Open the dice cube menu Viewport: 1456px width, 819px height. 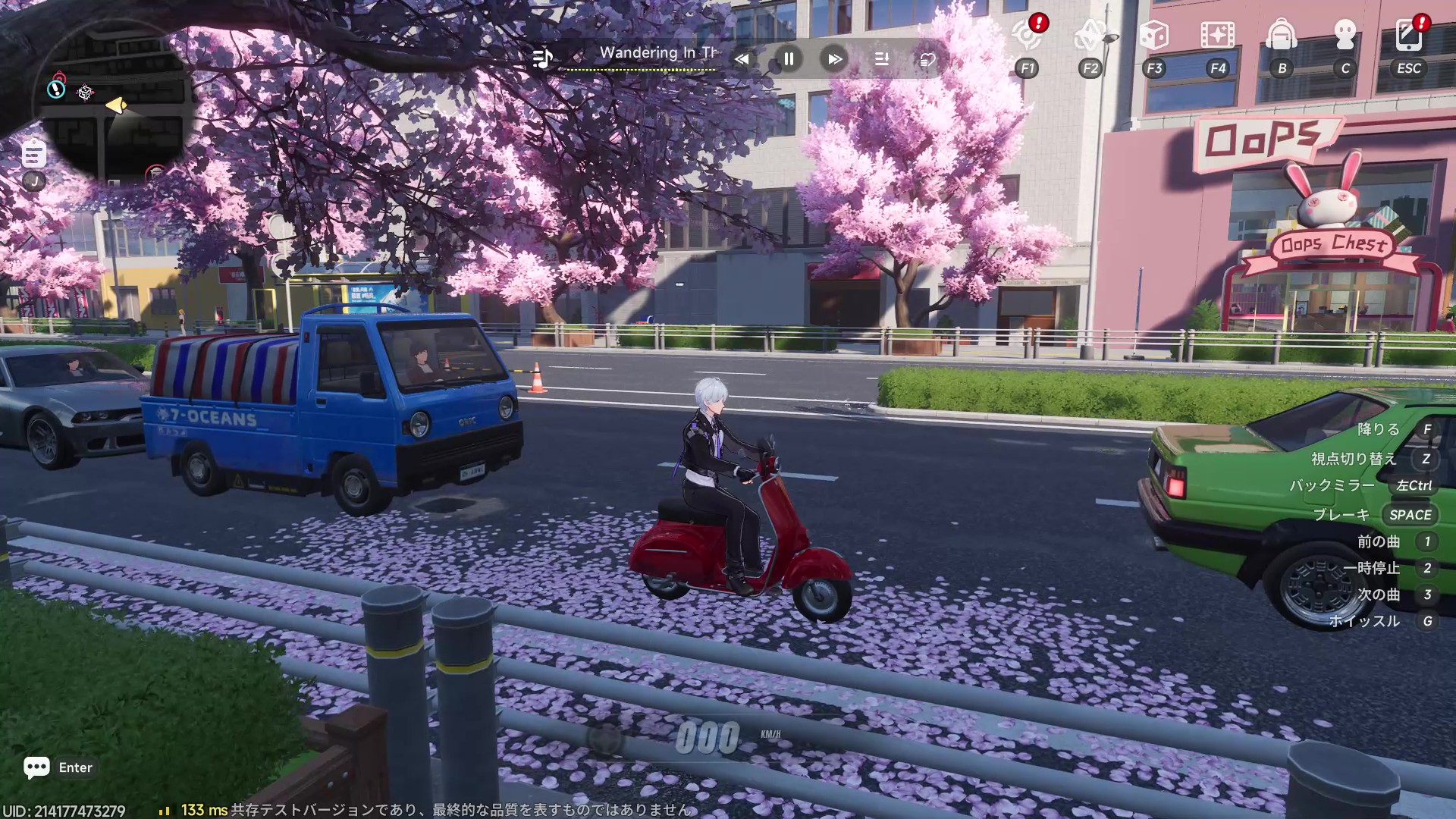(1153, 35)
